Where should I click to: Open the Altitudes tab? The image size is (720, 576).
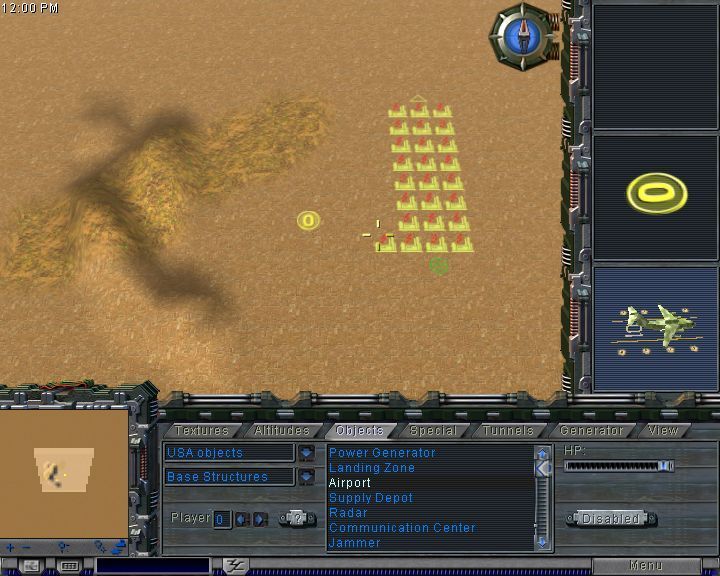282,431
